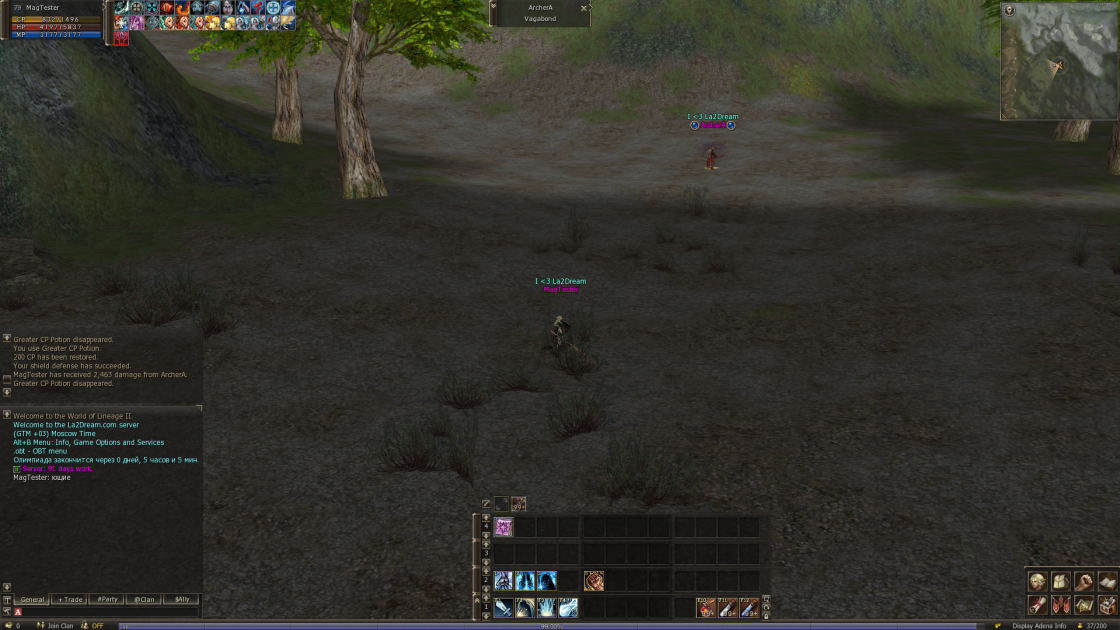This screenshot has width=1120, height=630.
Task: Select the @Clan chat tab
Action: pos(145,600)
